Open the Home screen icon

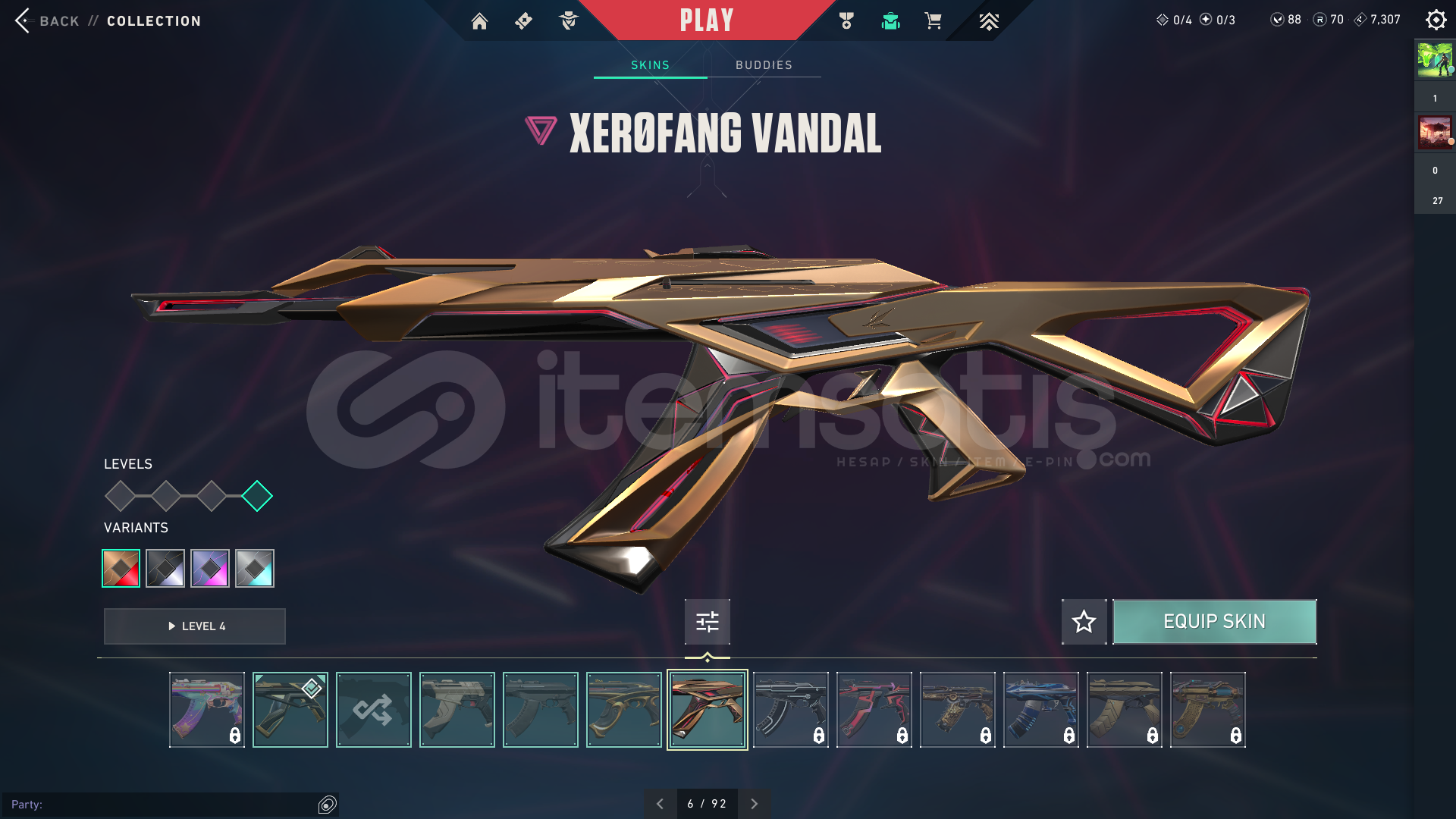point(479,20)
